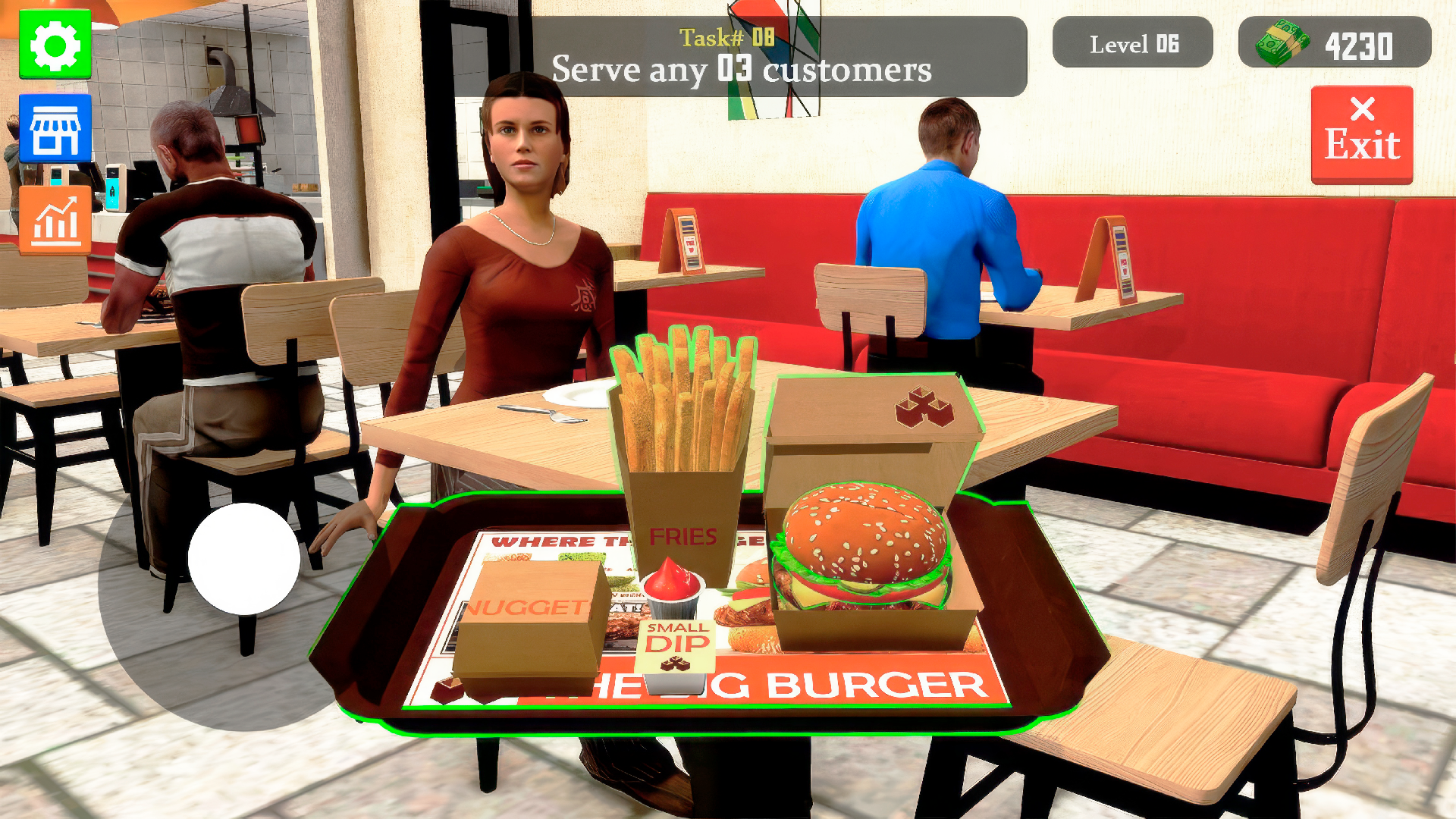Image resolution: width=1456 pixels, height=819 pixels.
Task: Open the statistics chart icon
Action: click(x=55, y=220)
